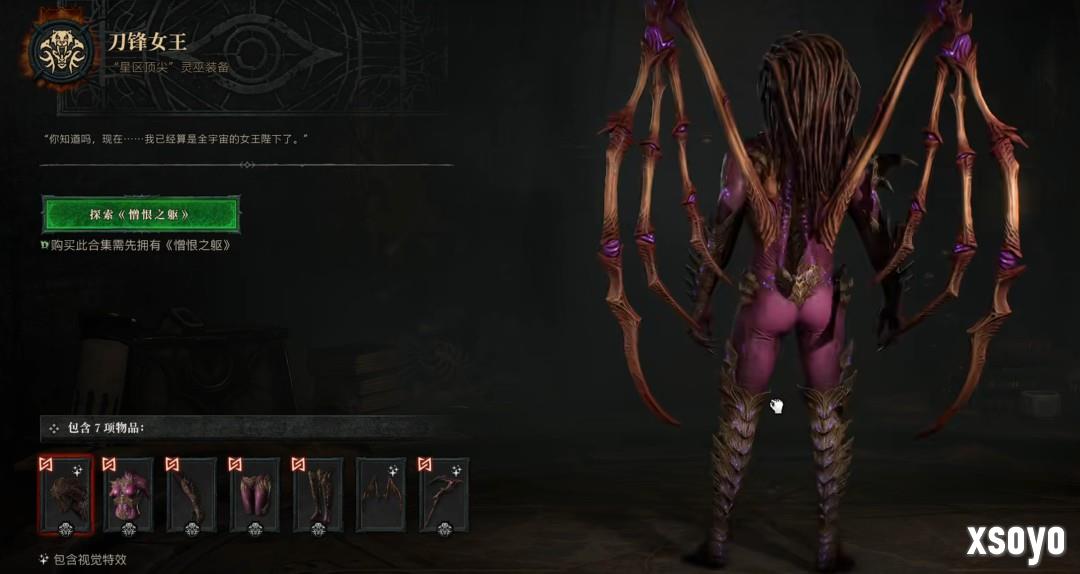Select the spiked boots item slot

coord(318,495)
